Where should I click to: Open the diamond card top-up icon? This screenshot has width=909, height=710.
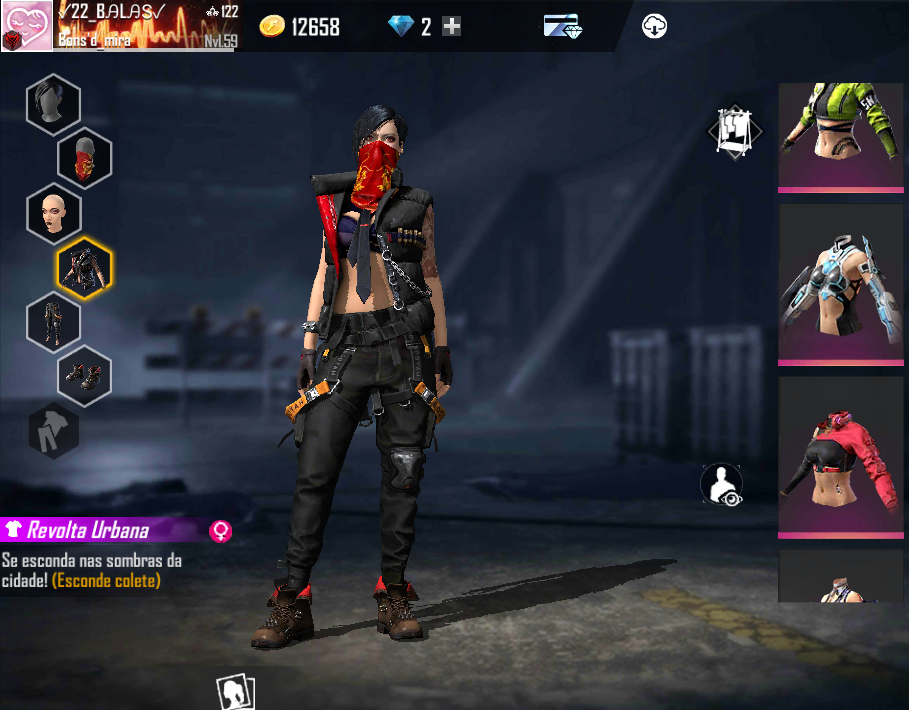[563, 27]
